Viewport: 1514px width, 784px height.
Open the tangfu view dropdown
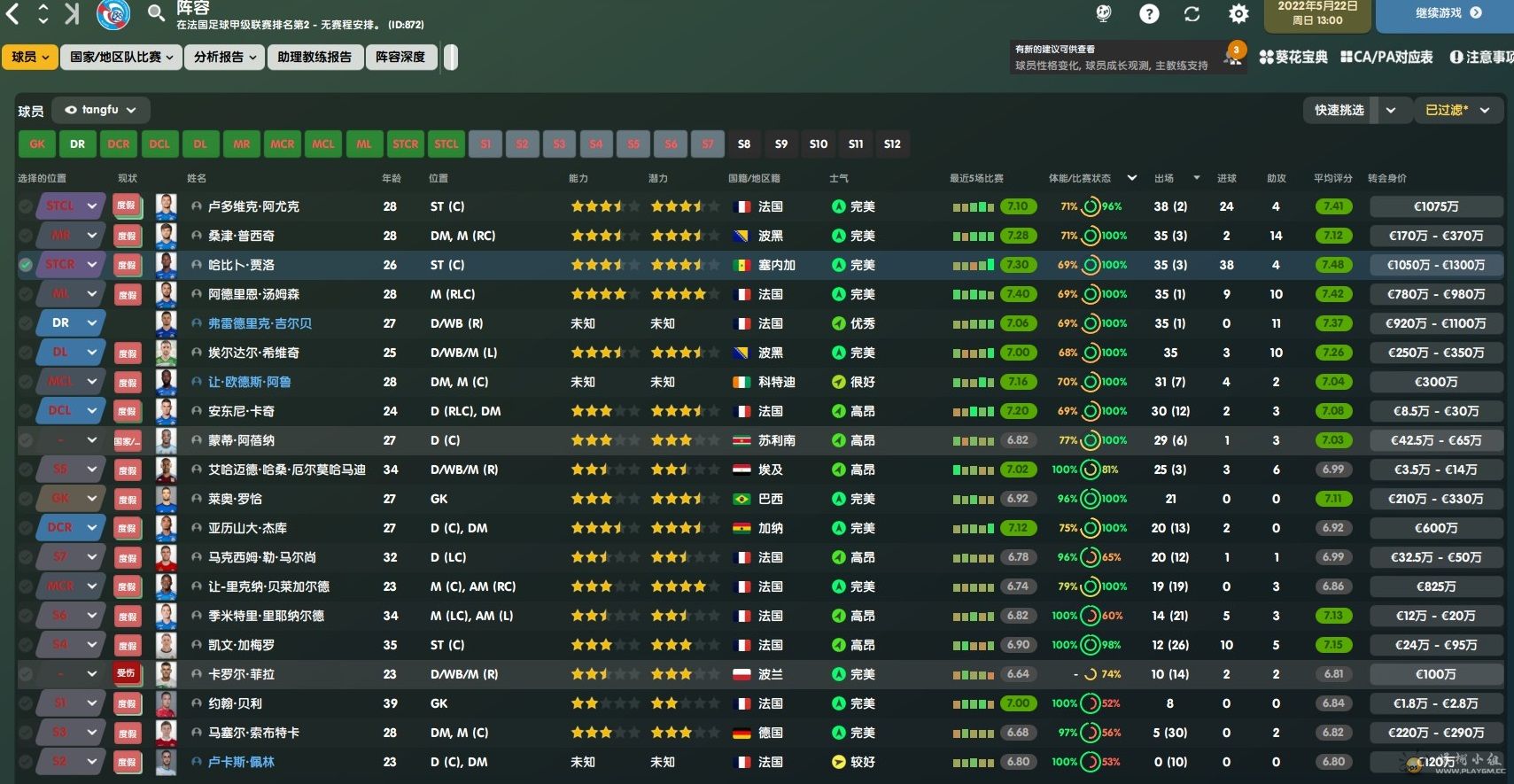(x=101, y=110)
